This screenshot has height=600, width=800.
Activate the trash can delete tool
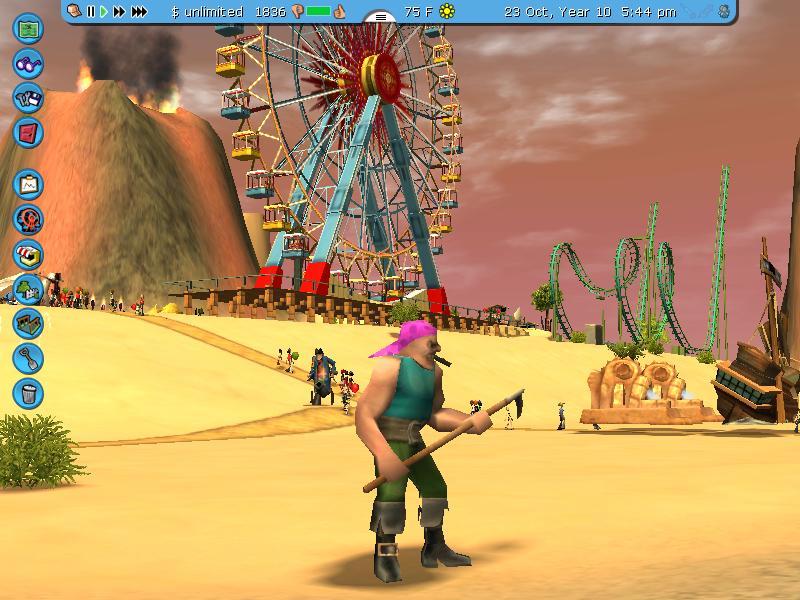28,392
